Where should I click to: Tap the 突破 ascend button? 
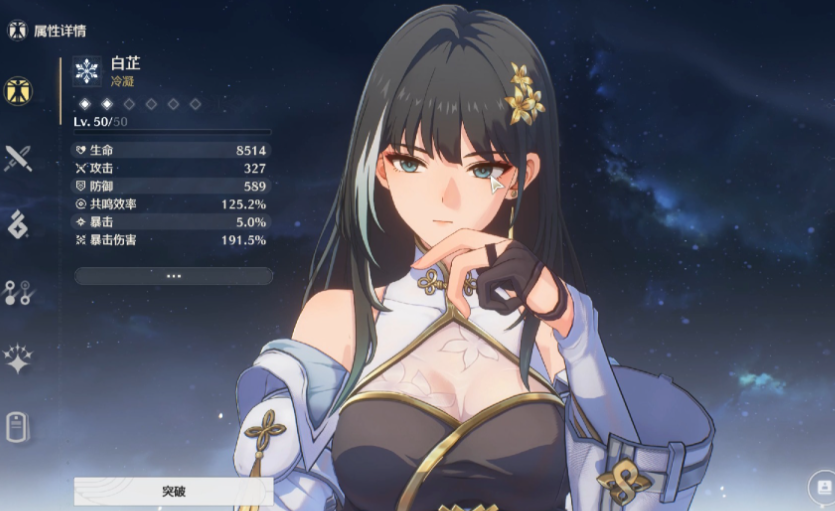pyautogui.click(x=173, y=491)
